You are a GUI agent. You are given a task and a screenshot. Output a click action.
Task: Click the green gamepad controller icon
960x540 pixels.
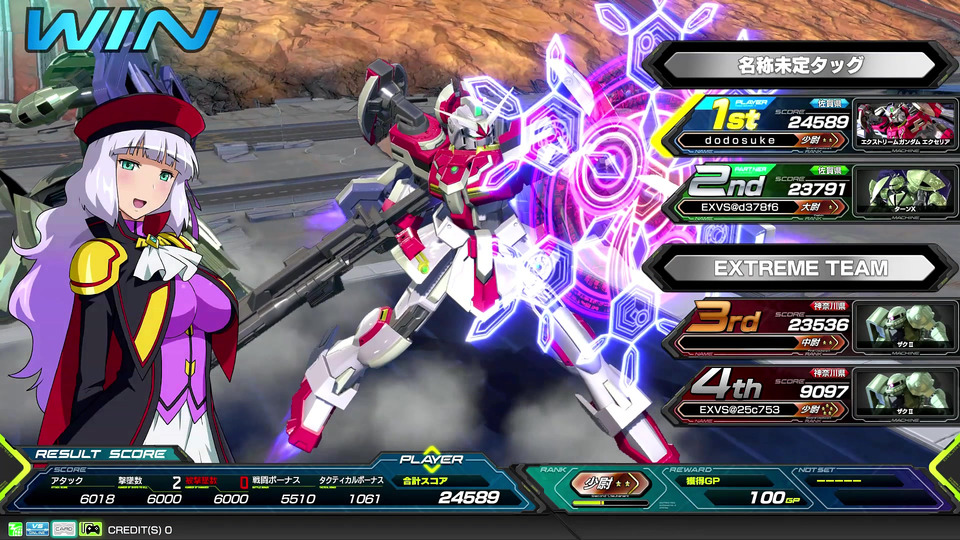coord(90,529)
